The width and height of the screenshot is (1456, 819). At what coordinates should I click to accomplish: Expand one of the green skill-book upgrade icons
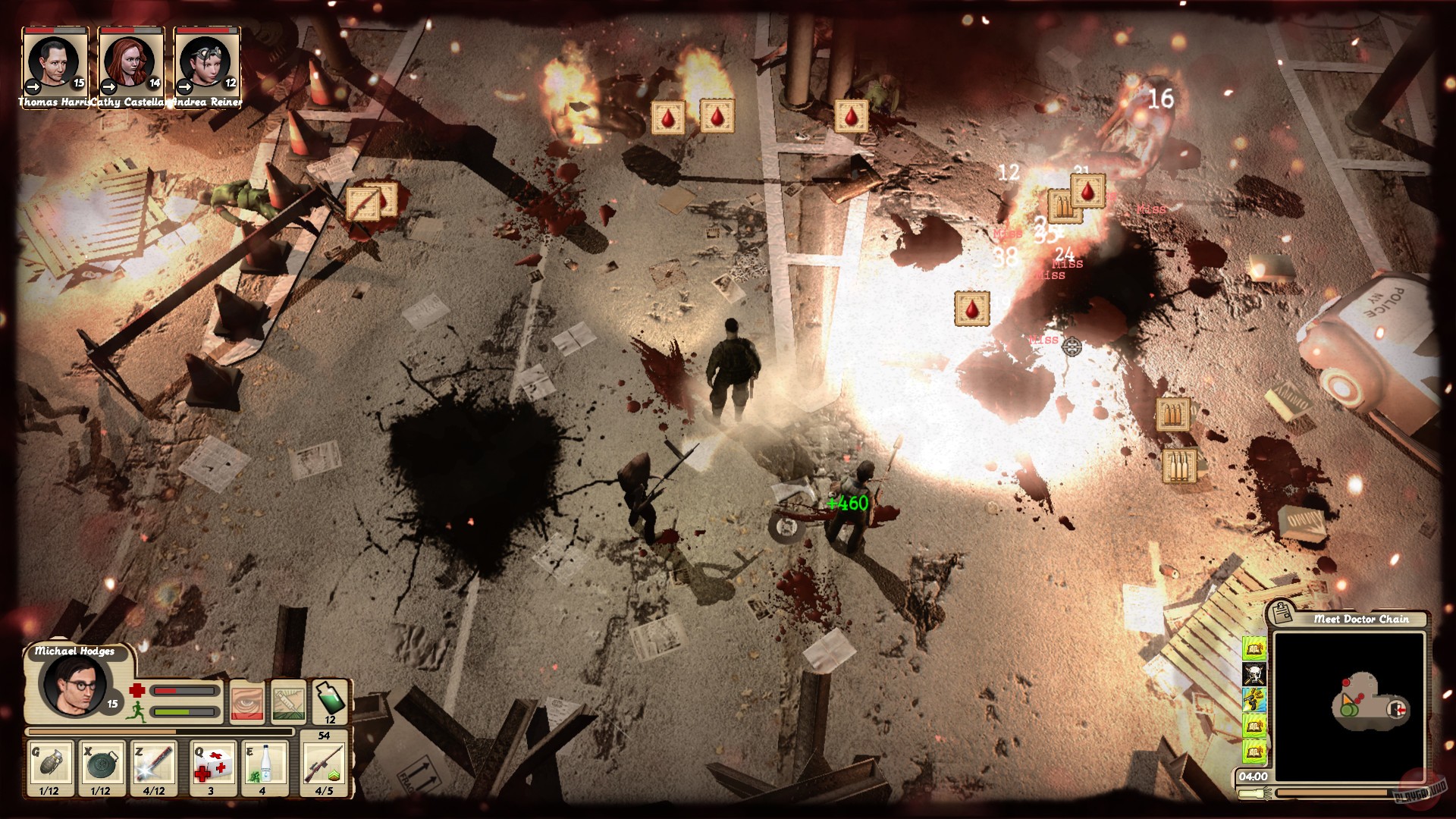click(x=1254, y=648)
